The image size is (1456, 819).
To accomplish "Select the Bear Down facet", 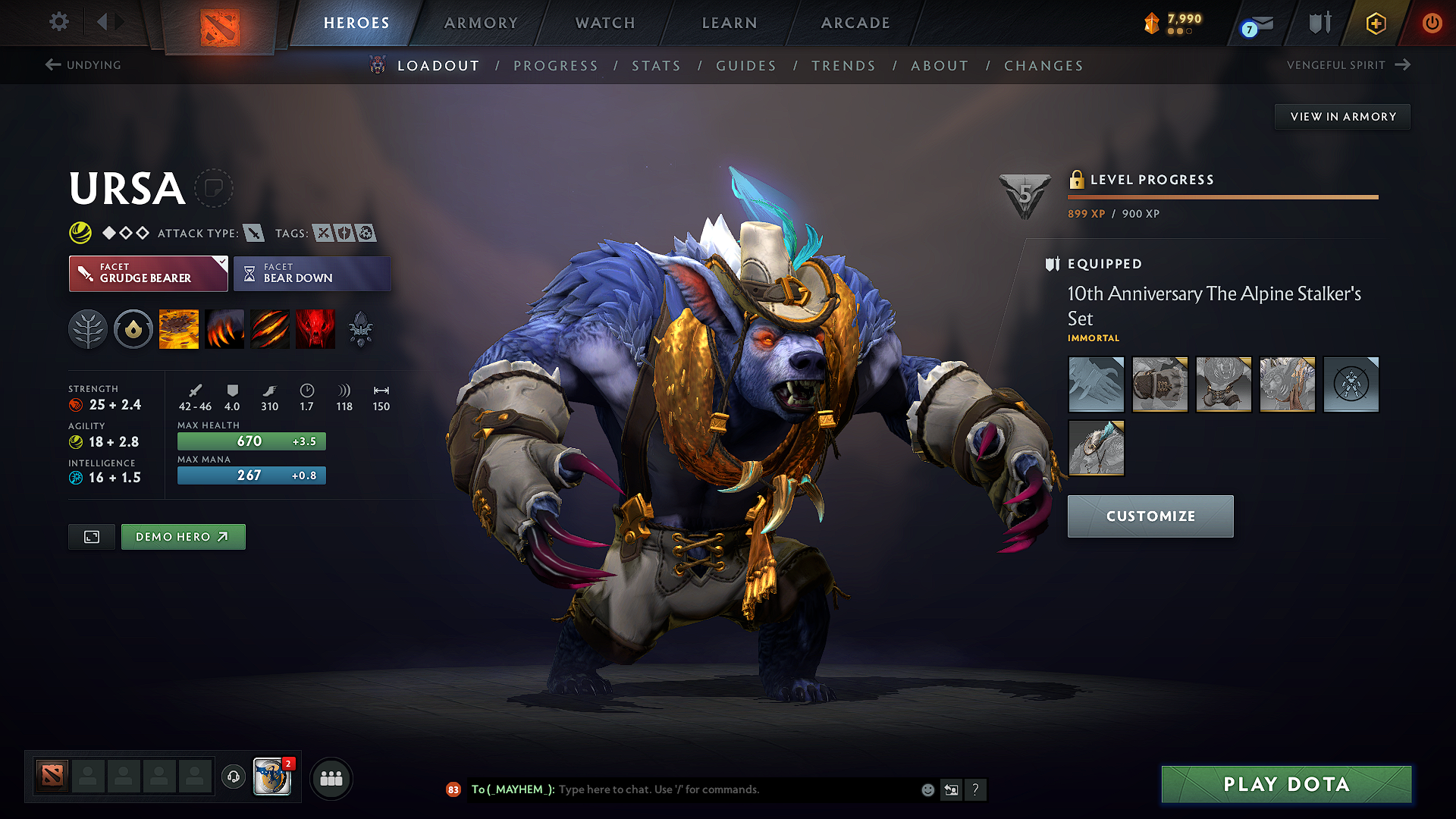I will pyautogui.click(x=312, y=273).
